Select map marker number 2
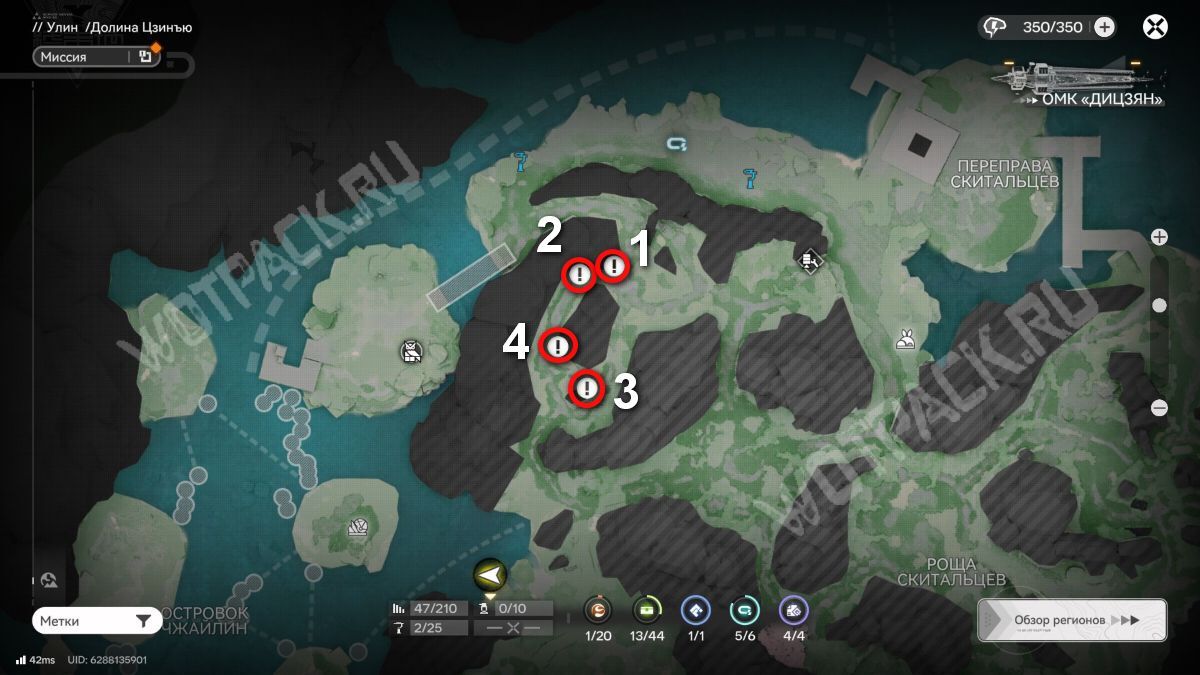The height and width of the screenshot is (675, 1200). point(579,274)
